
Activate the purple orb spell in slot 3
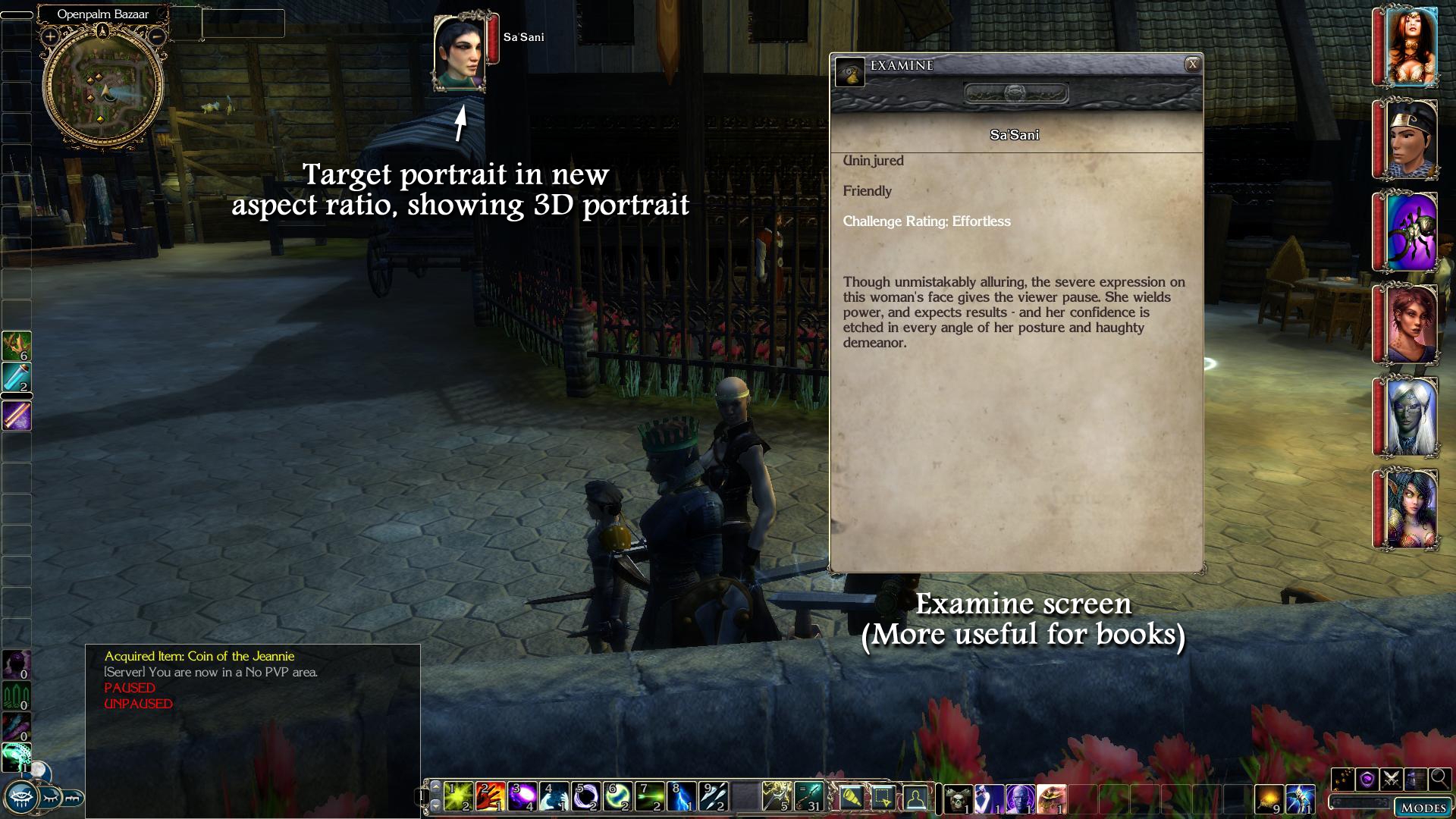pyautogui.click(x=522, y=797)
